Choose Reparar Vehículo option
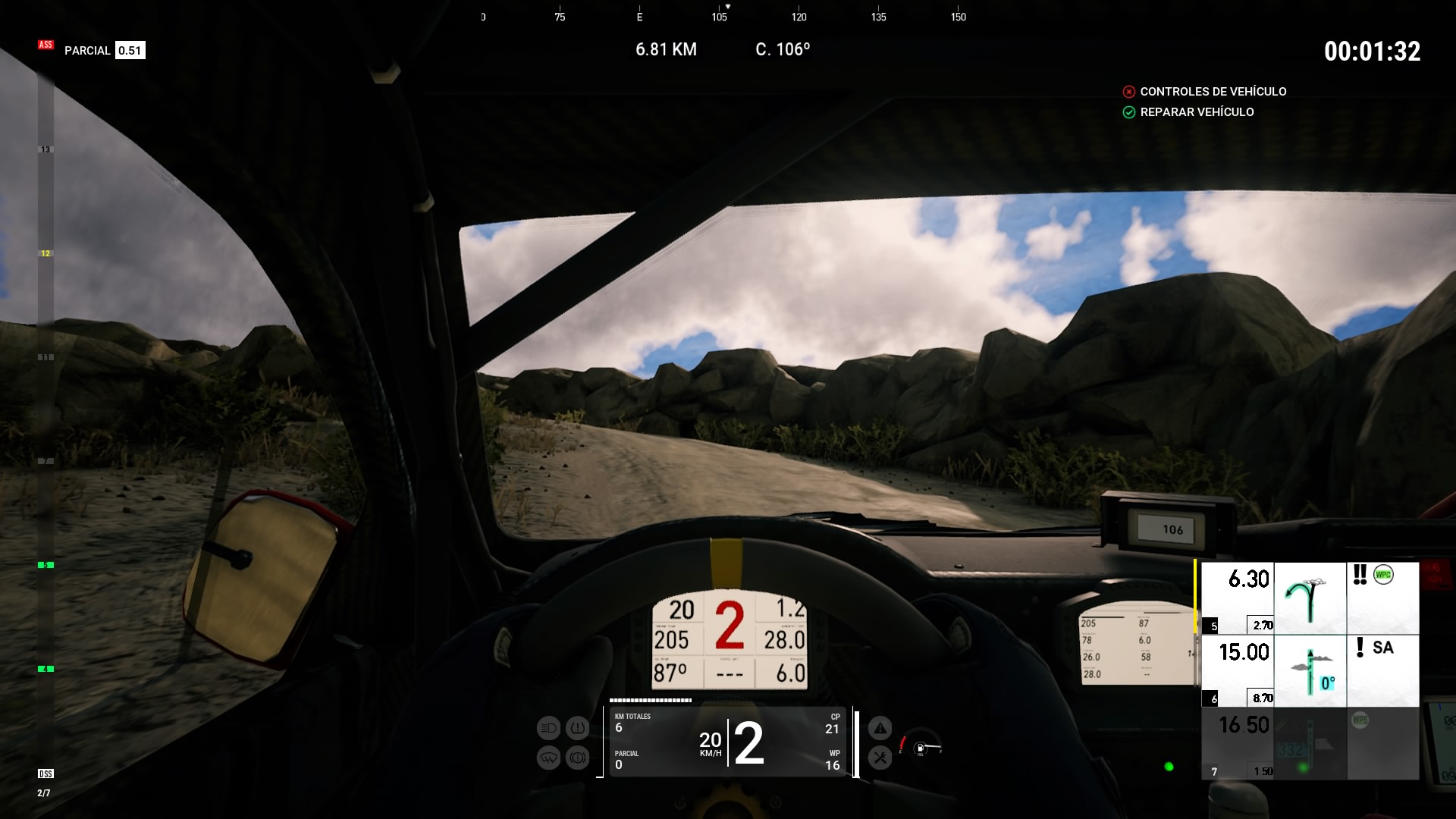This screenshot has width=1456, height=819. (1197, 112)
